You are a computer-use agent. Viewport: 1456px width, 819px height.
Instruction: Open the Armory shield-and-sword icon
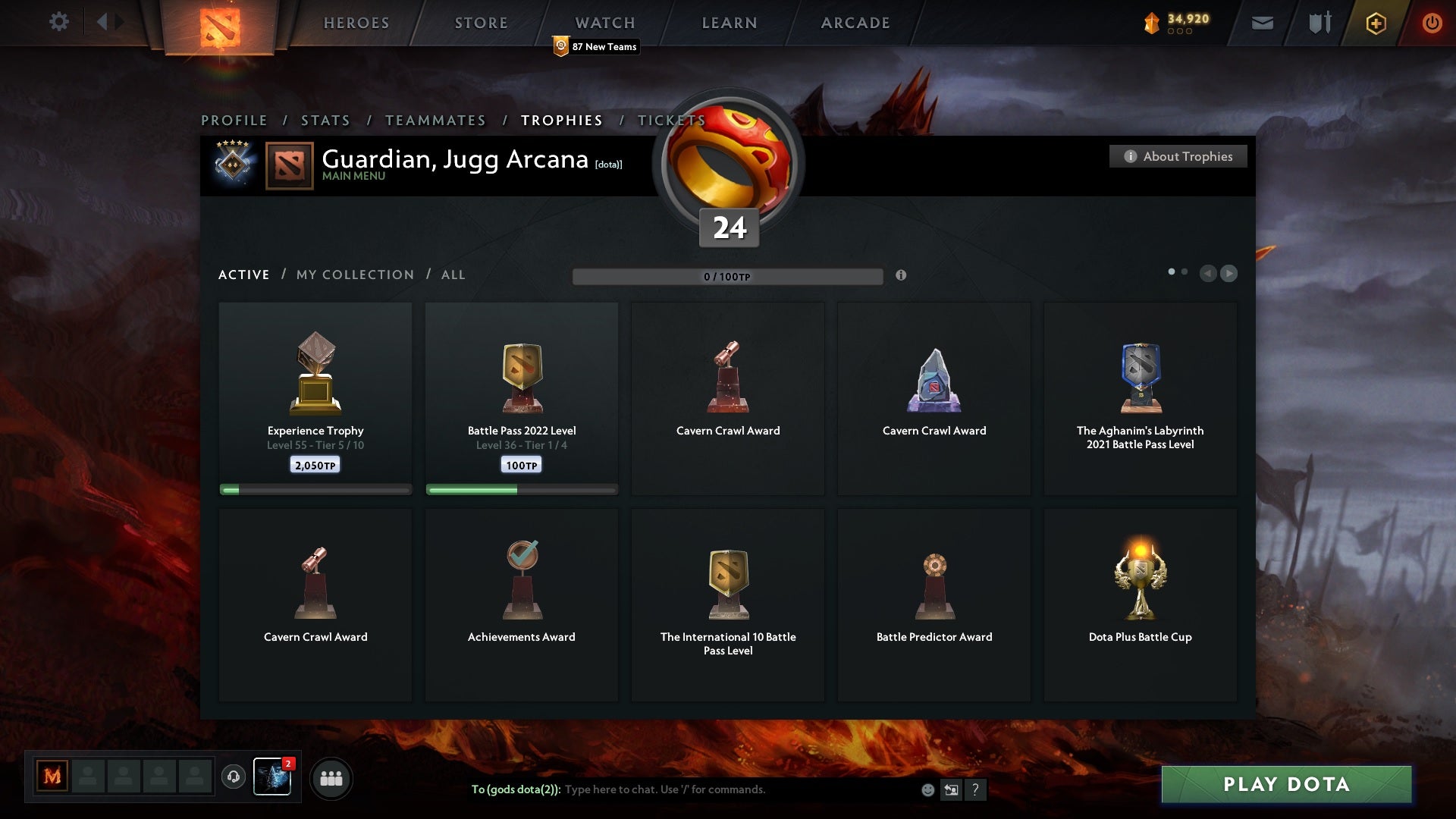pos(1318,22)
